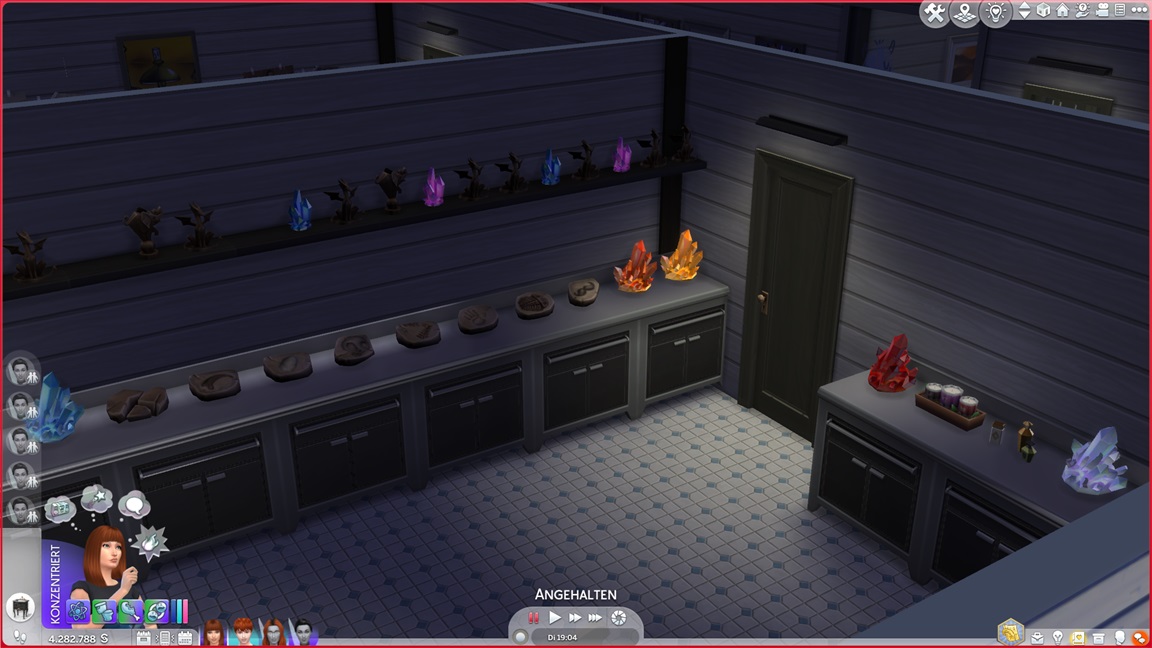This screenshot has width=1152, height=648.
Task: Set game speed to ultra fast
Action: coord(596,618)
